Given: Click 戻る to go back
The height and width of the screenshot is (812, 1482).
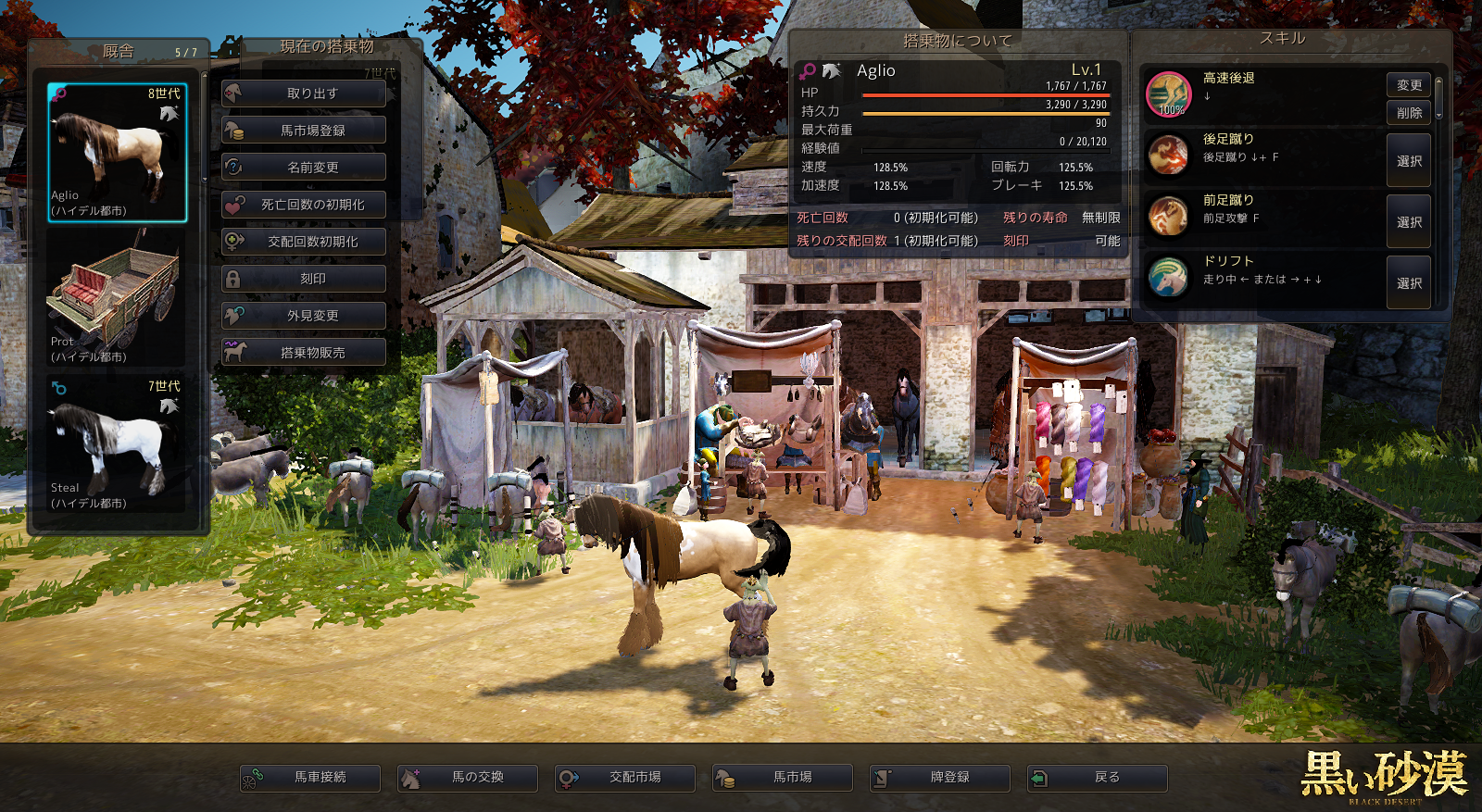Looking at the screenshot, I should pyautogui.click(x=1098, y=778).
